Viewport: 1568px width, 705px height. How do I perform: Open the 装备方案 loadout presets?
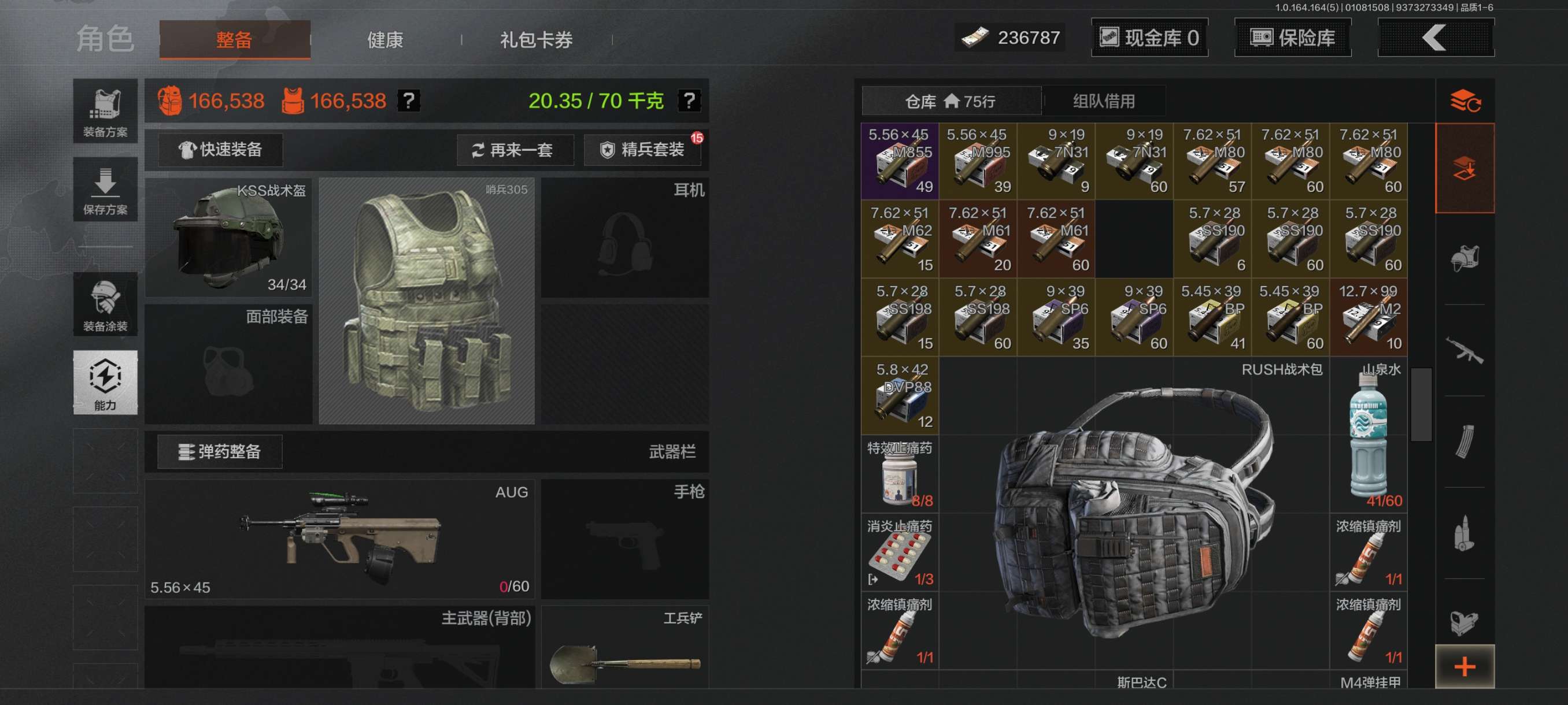[105, 112]
